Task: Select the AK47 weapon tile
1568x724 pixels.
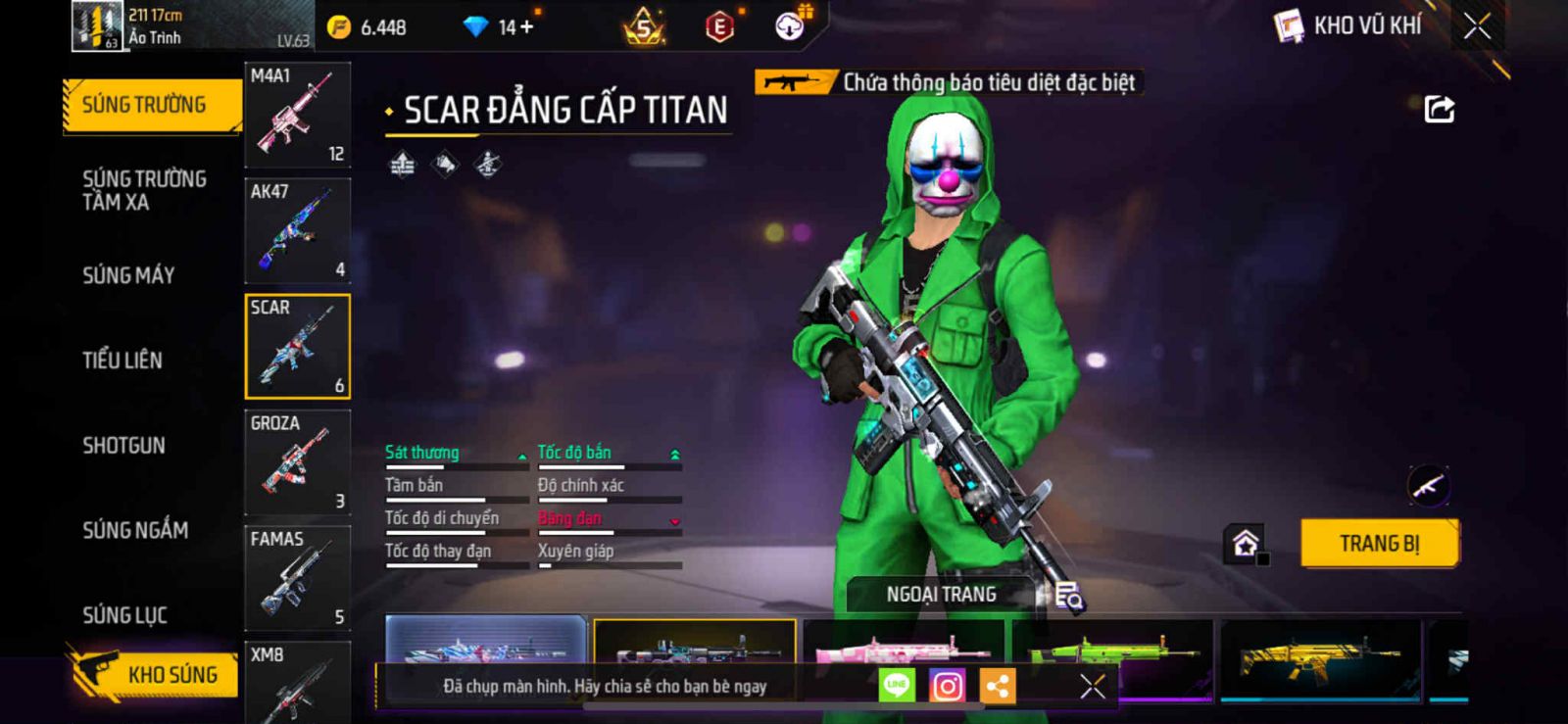Action: point(297,231)
